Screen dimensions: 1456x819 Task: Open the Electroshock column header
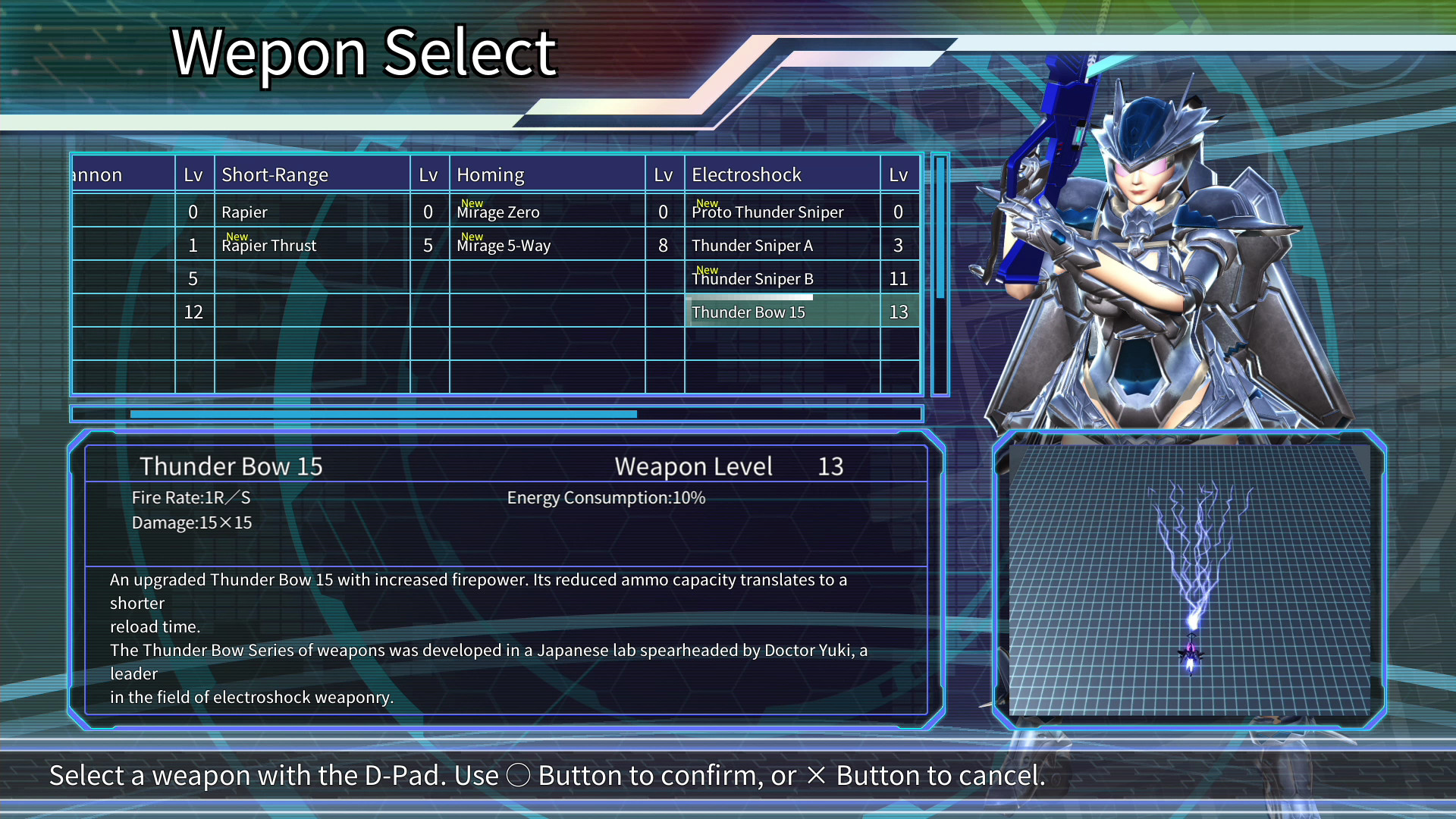click(x=746, y=174)
